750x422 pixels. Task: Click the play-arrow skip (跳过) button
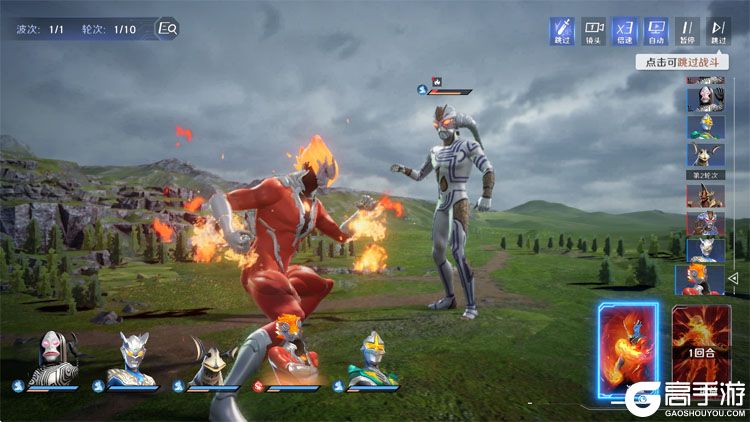point(719,31)
